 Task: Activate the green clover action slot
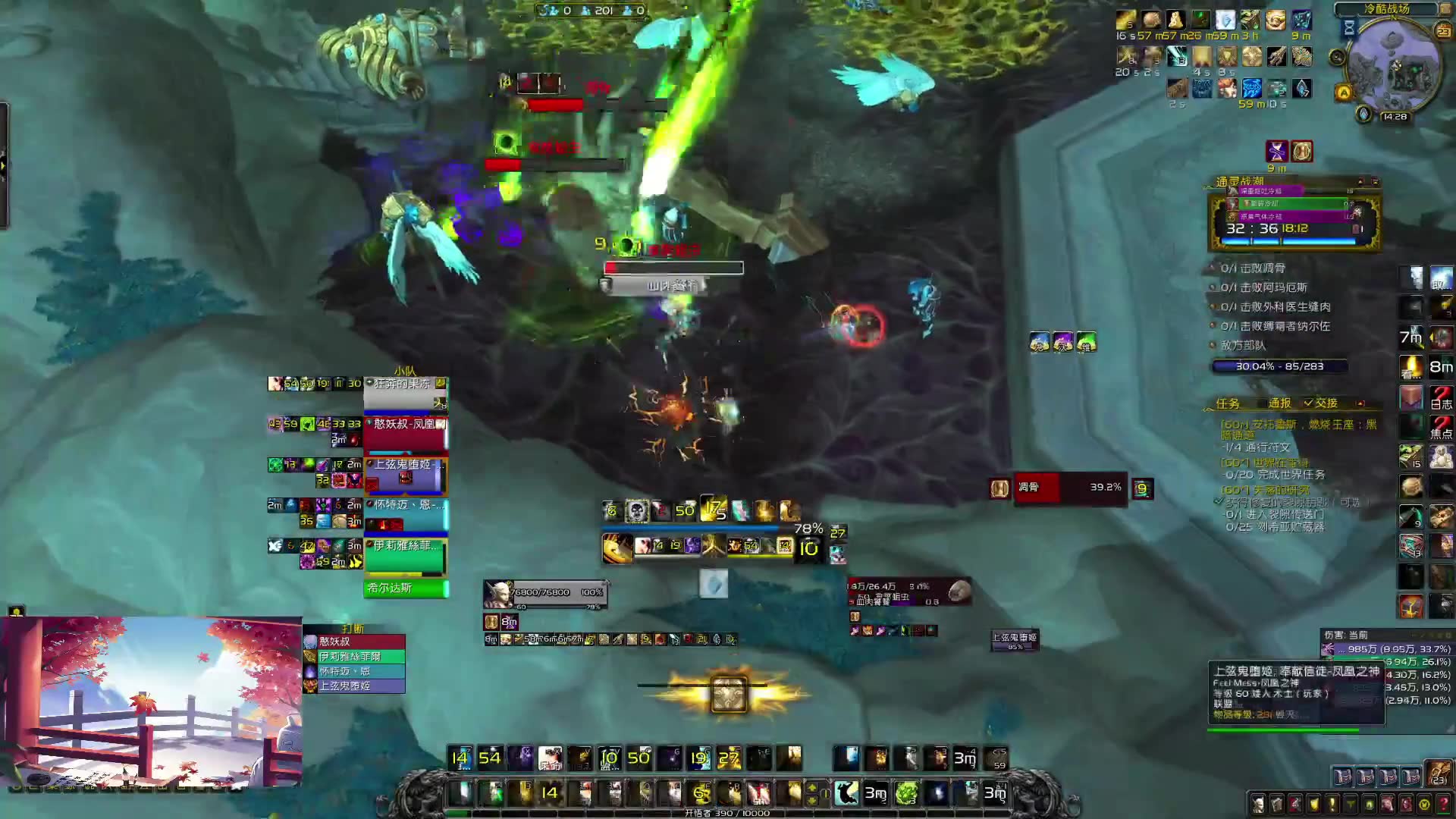point(906,793)
